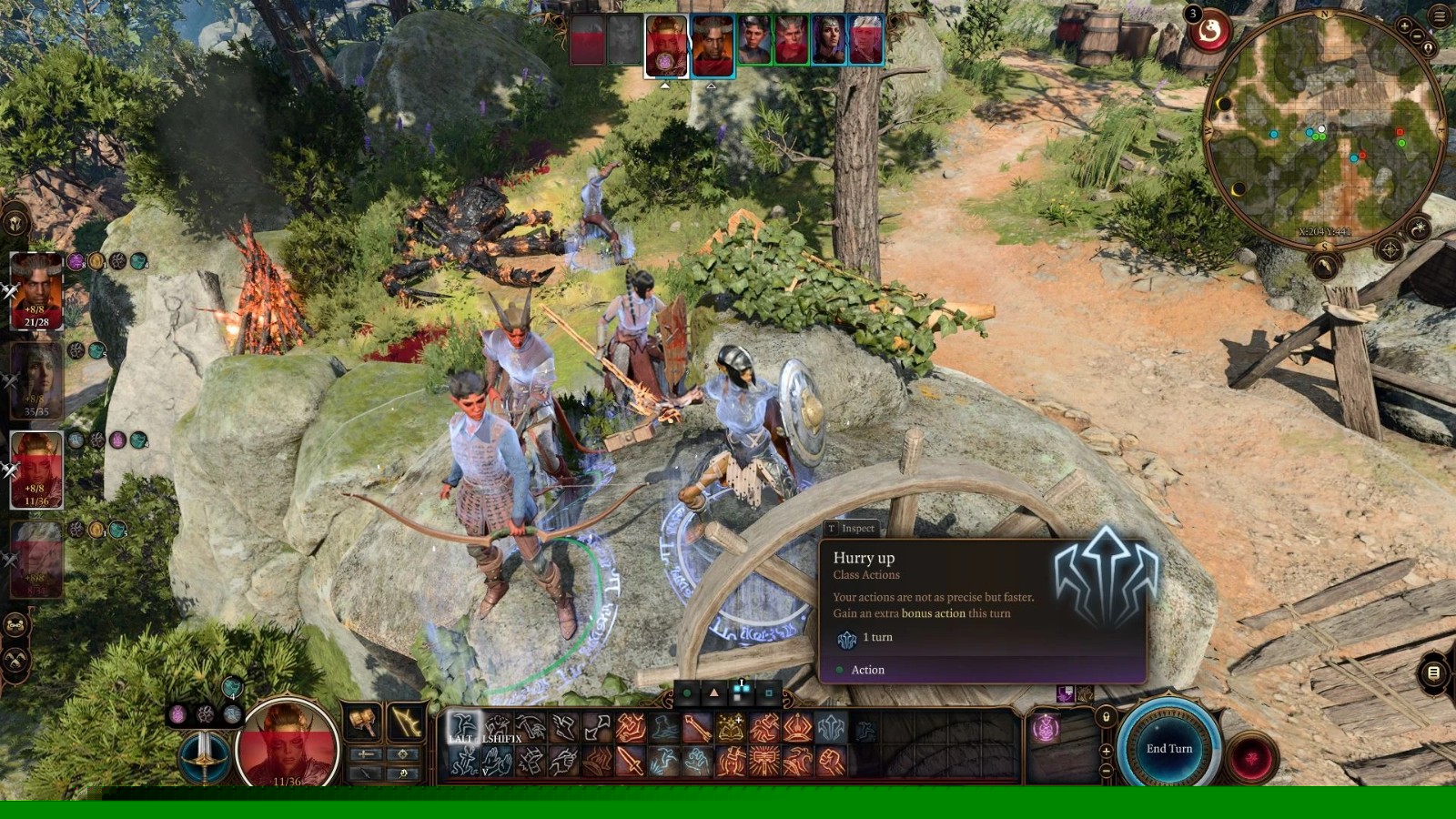
Task: Click the compass rose button under the minimap
Action: 1390,248
